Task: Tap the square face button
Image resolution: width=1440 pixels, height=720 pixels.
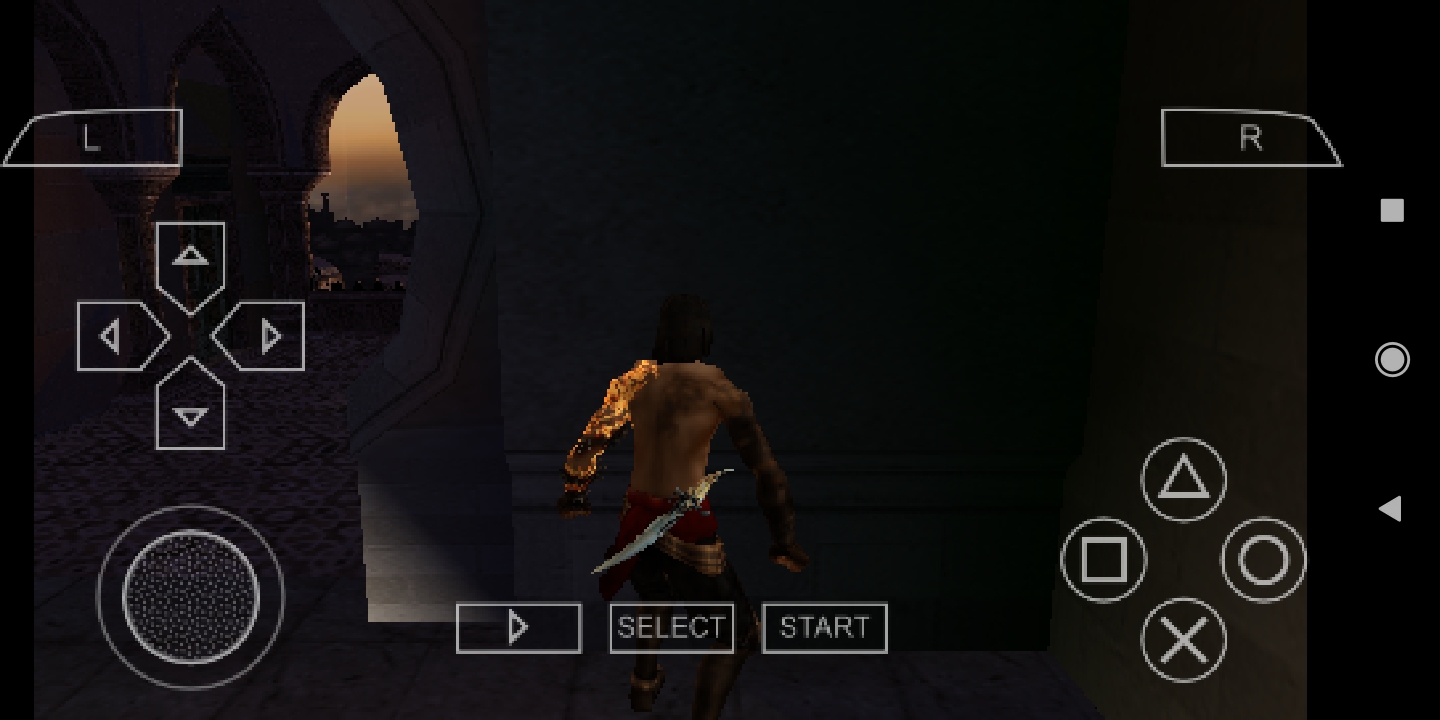Action: click(1103, 560)
